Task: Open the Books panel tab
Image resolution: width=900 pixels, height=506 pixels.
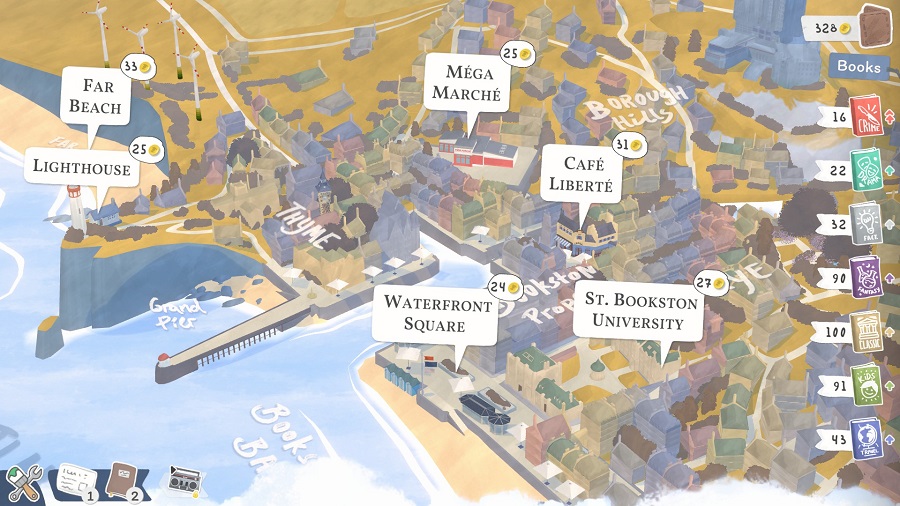Action: [x=858, y=66]
